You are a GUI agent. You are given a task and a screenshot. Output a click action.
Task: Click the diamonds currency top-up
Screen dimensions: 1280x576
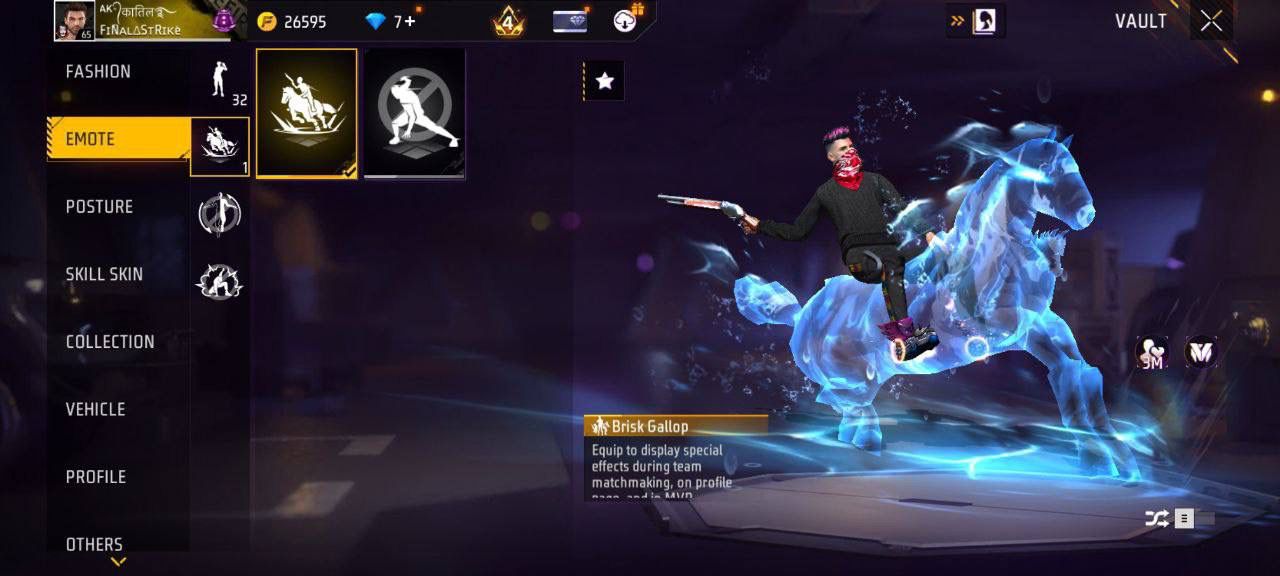pos(395,21)
